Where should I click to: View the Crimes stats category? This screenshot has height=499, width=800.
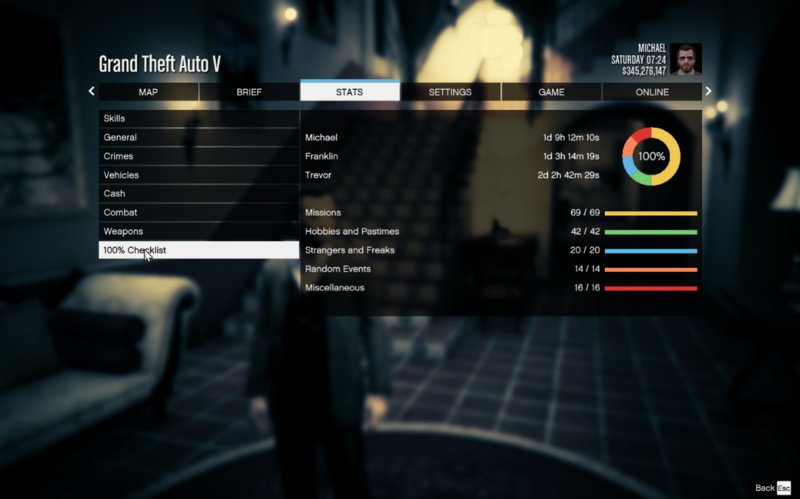pyautogui.click(x=198, y=156)
